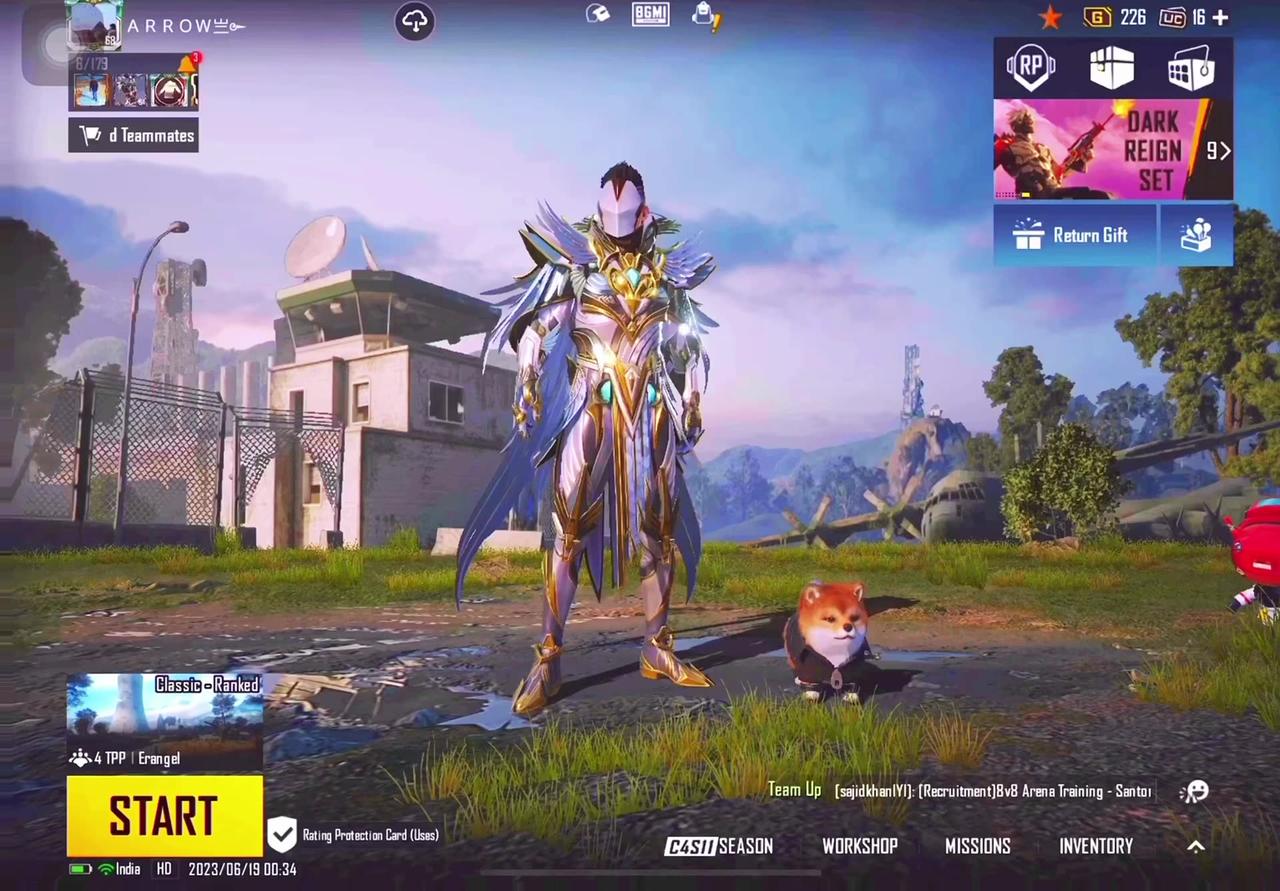Toggle the Rating Protection Card checkbox
The height and width of the screenshot is (891, 1280).
click(x=282, y=834)
